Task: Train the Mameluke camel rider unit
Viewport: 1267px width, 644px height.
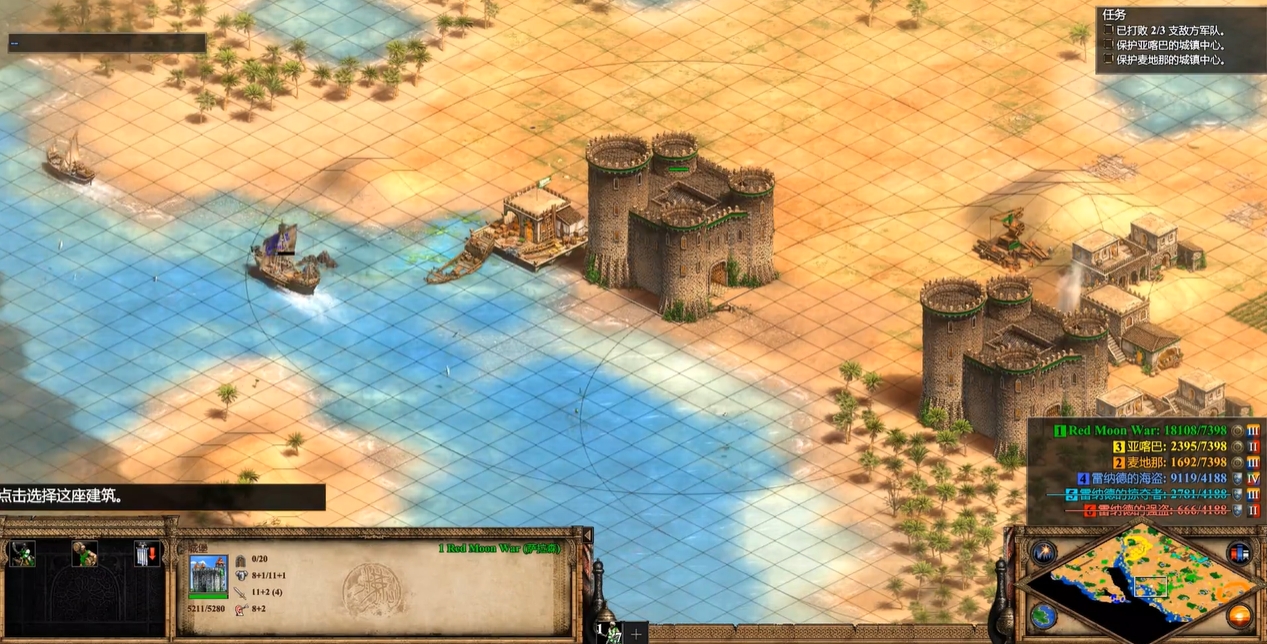Action: [21, 554]
